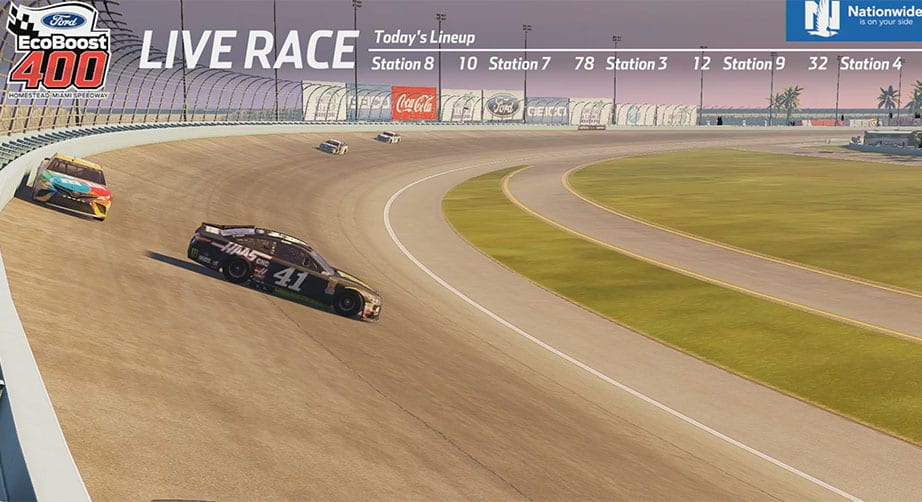Open the Nationwide sponsor banner

(853, 20)
